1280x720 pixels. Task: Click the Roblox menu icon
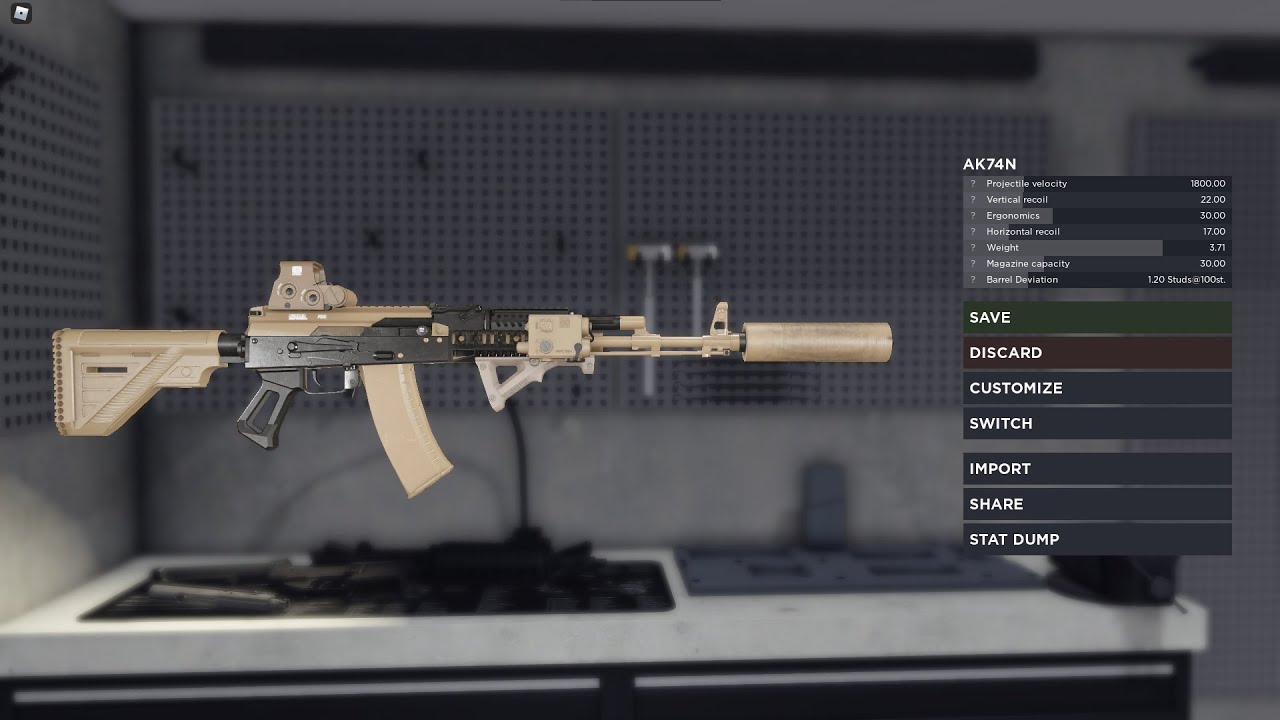click(21, 14)
